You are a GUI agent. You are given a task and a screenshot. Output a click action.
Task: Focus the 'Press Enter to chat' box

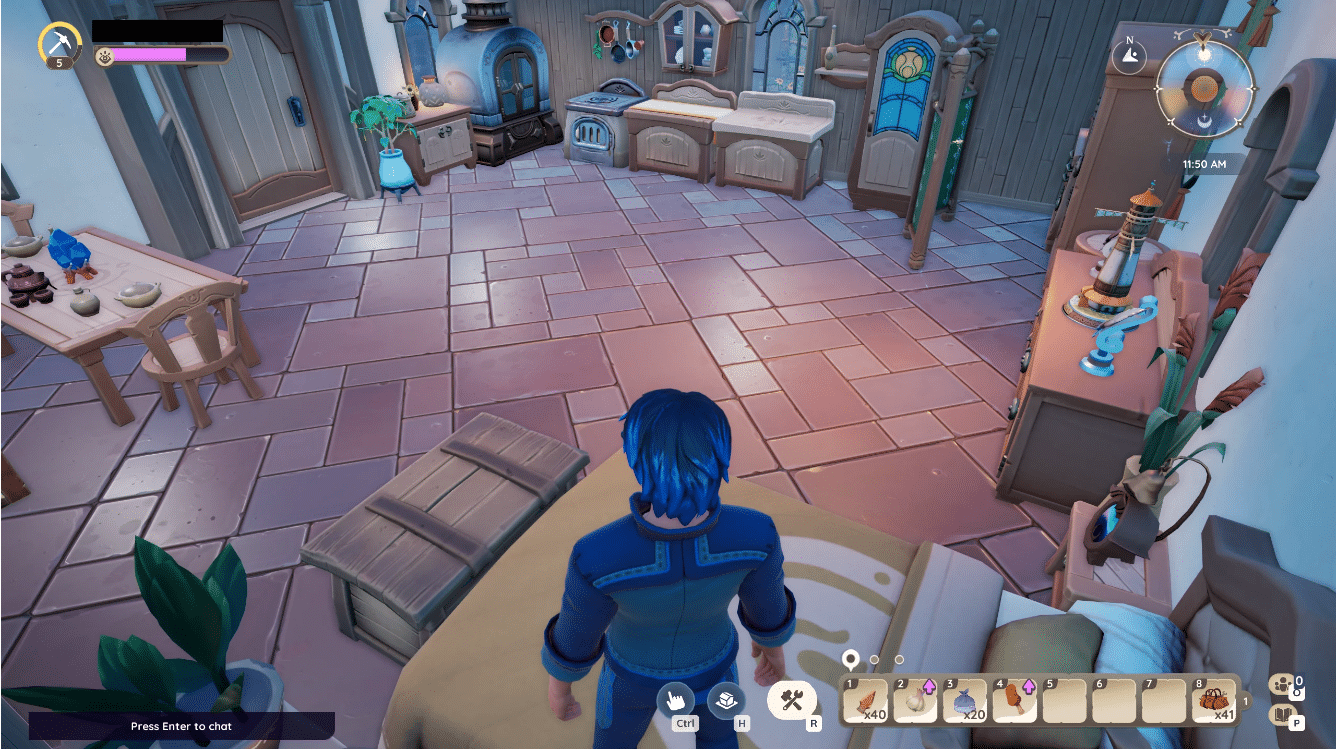(x=181, y=726)
